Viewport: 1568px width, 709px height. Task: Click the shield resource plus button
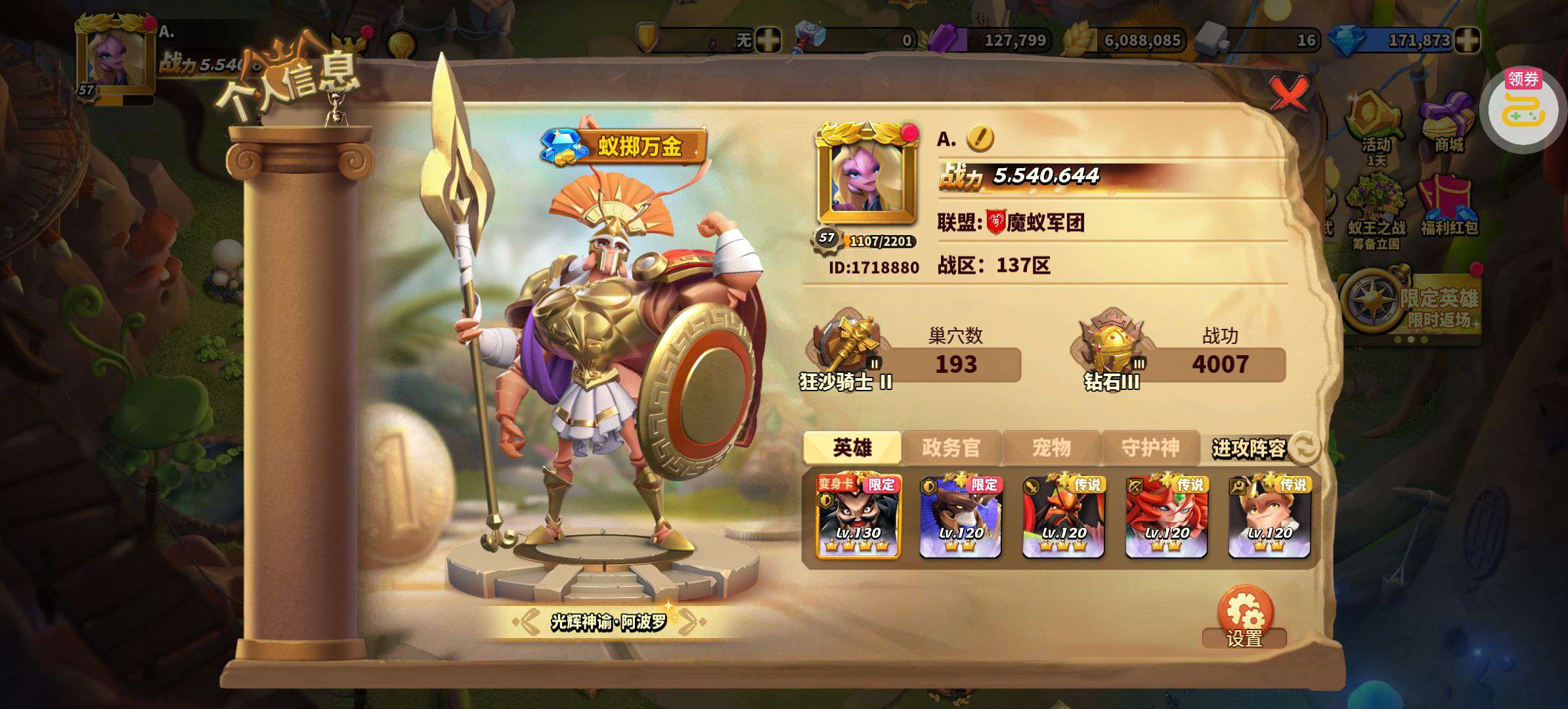coord(767,41)
